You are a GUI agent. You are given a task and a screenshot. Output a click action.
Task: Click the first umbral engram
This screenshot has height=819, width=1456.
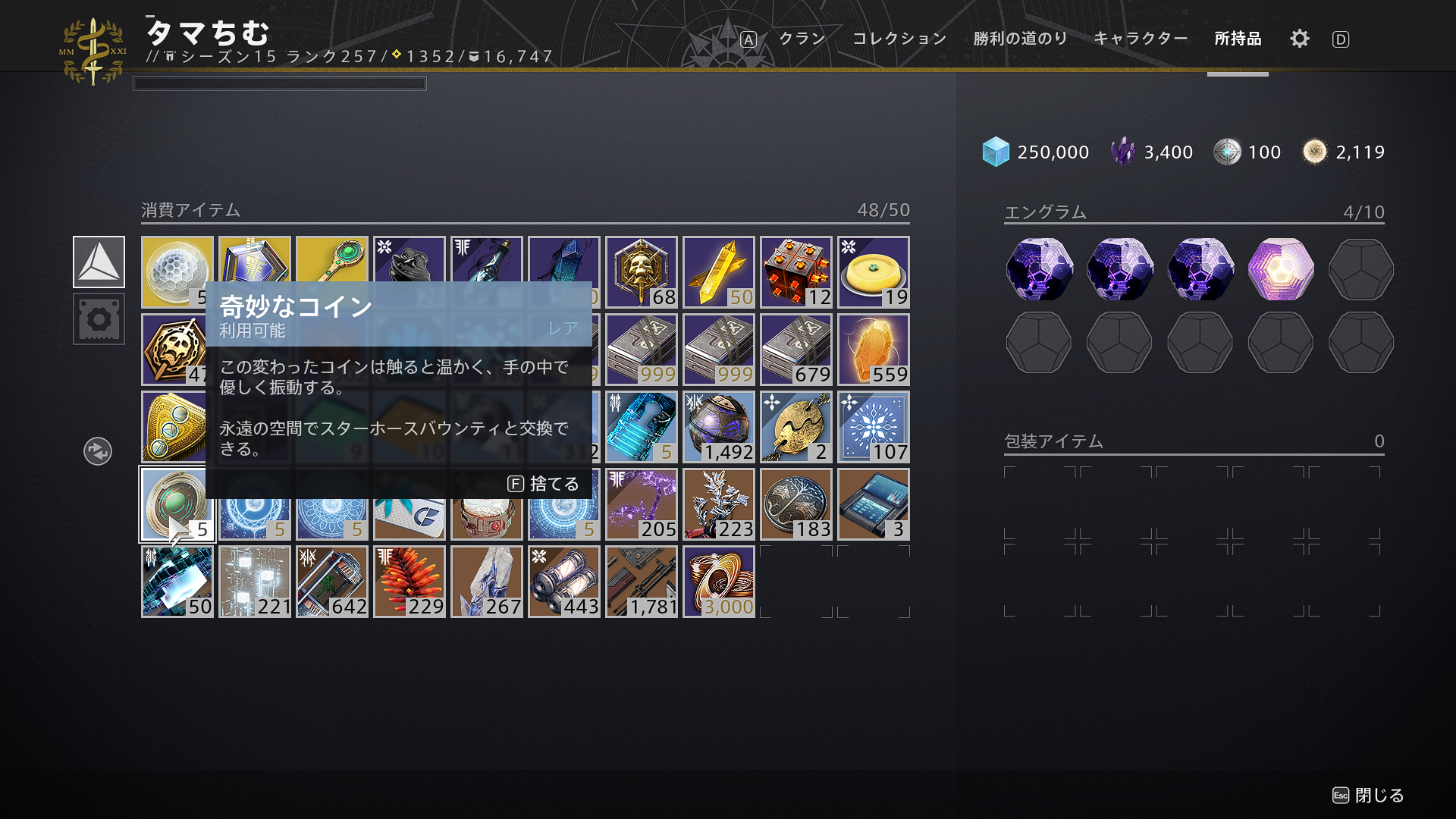[x=1039, y=269]
